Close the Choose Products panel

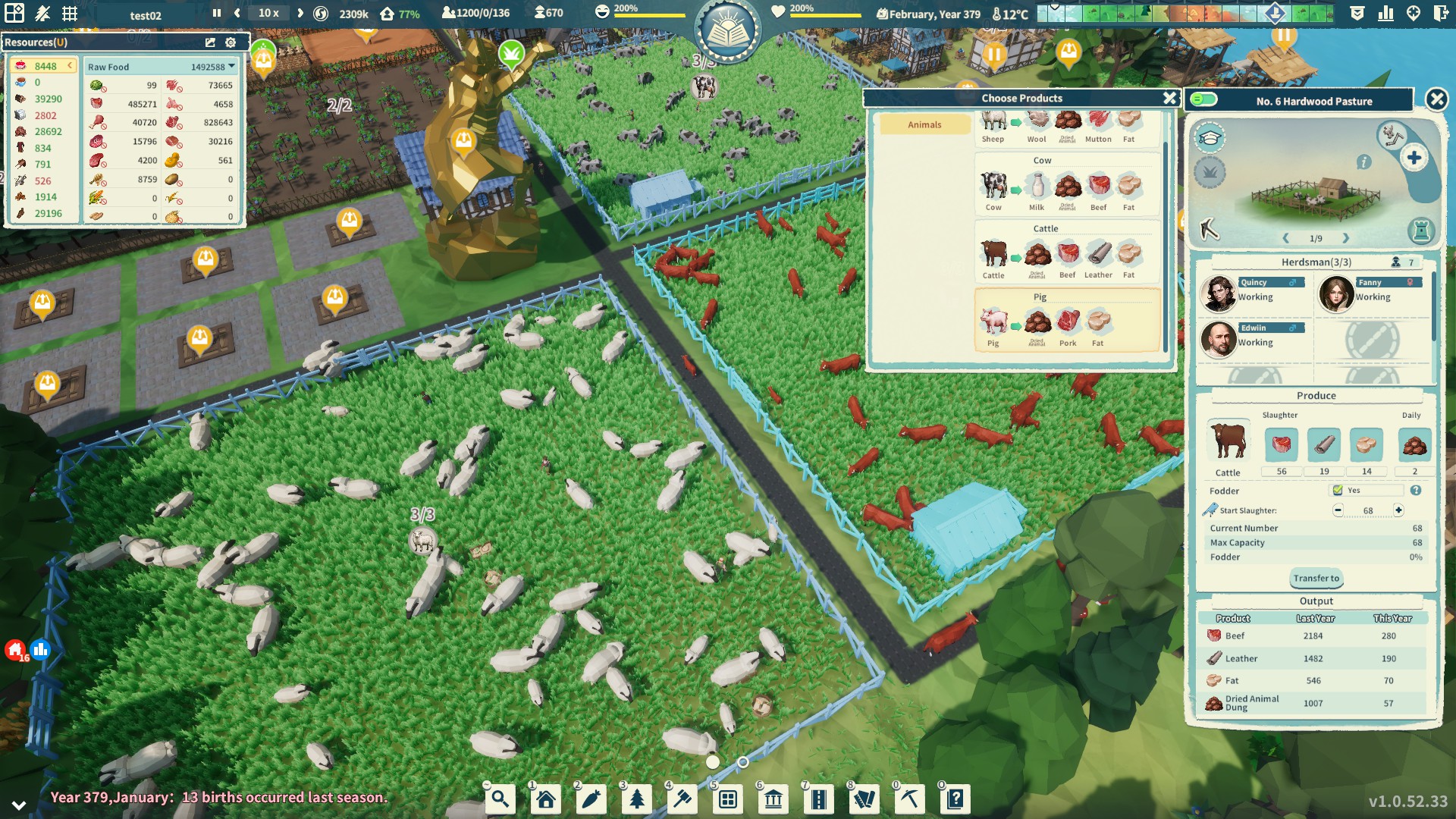pos(1169,99)
